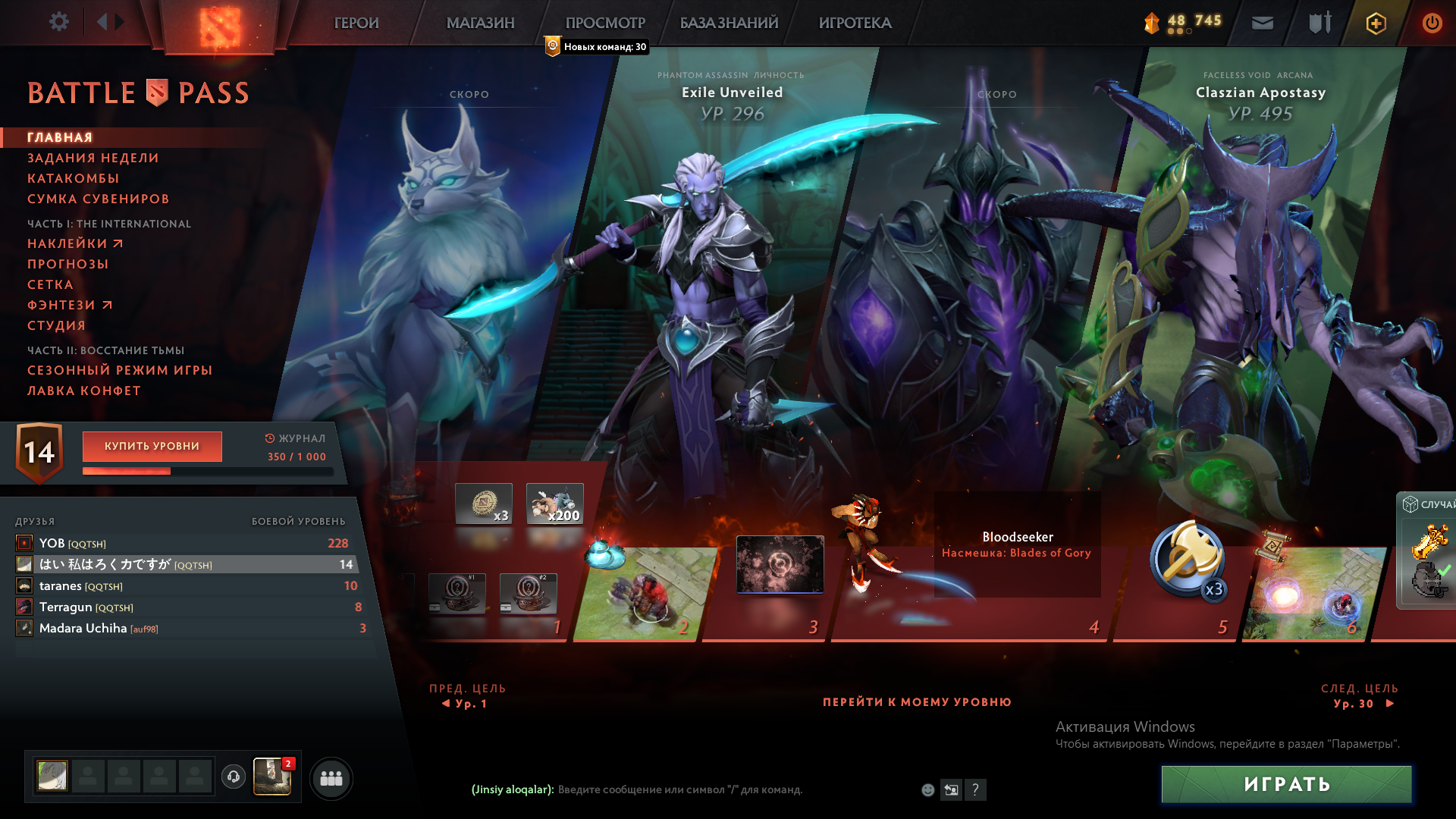
Task: Click the orange power exit icon
Action: [1432, 23]
